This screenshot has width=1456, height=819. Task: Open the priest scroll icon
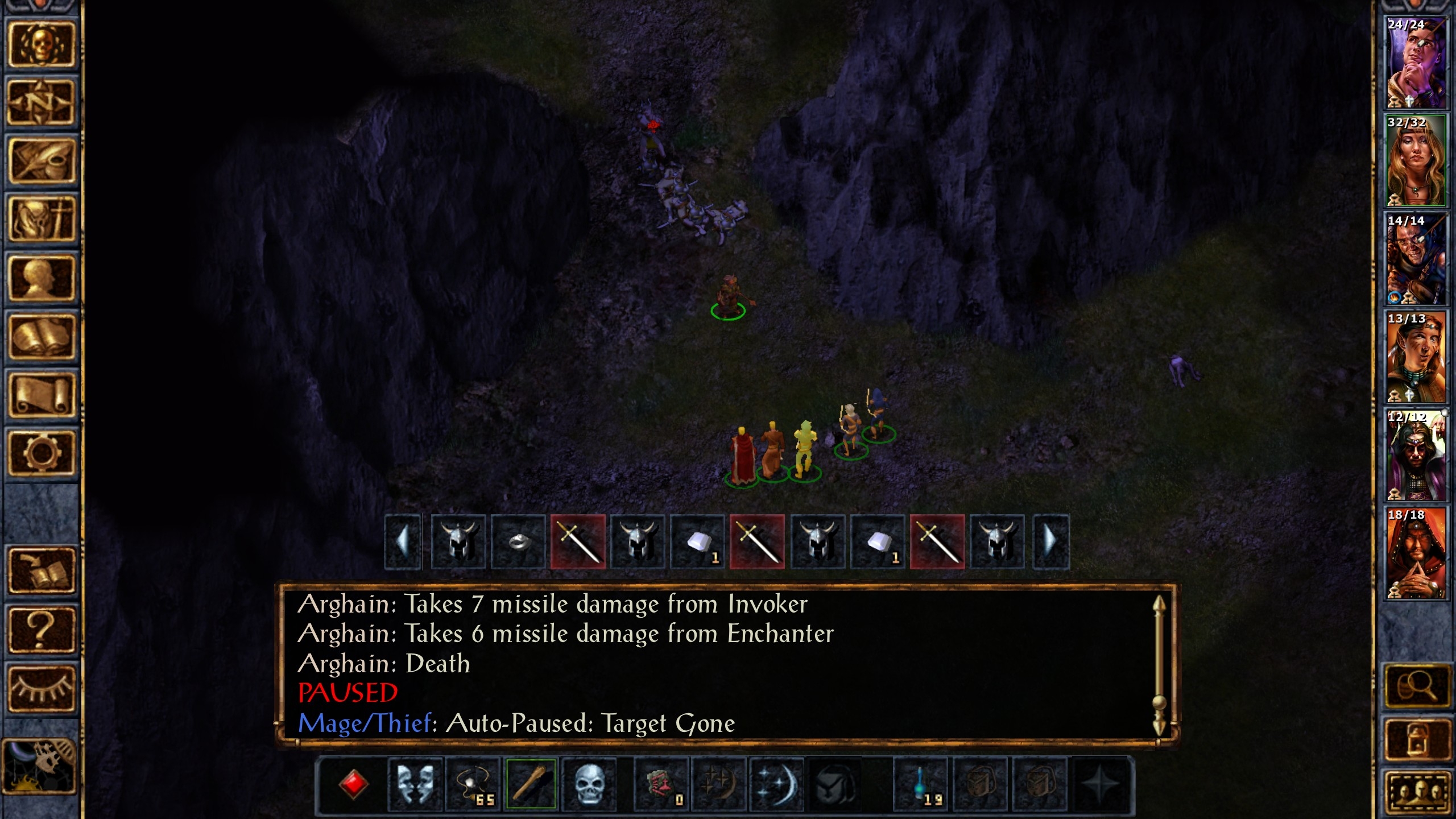point(41,395)
